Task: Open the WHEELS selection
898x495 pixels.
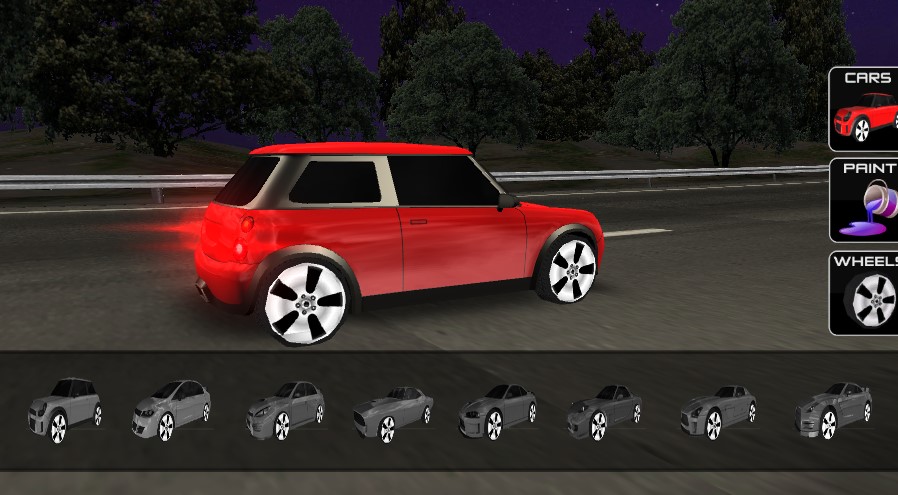Action: (865, 293)
